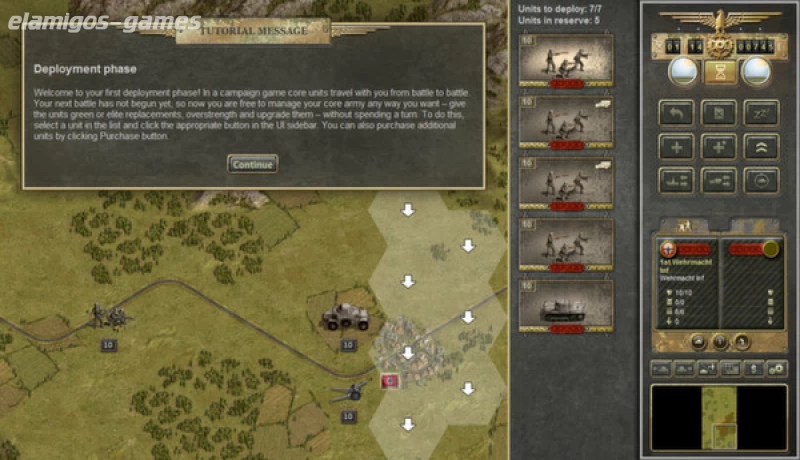This screenshot has width=800, height=460.
Task: Undo the last move with the arrow button
Action: coord(676,112)
